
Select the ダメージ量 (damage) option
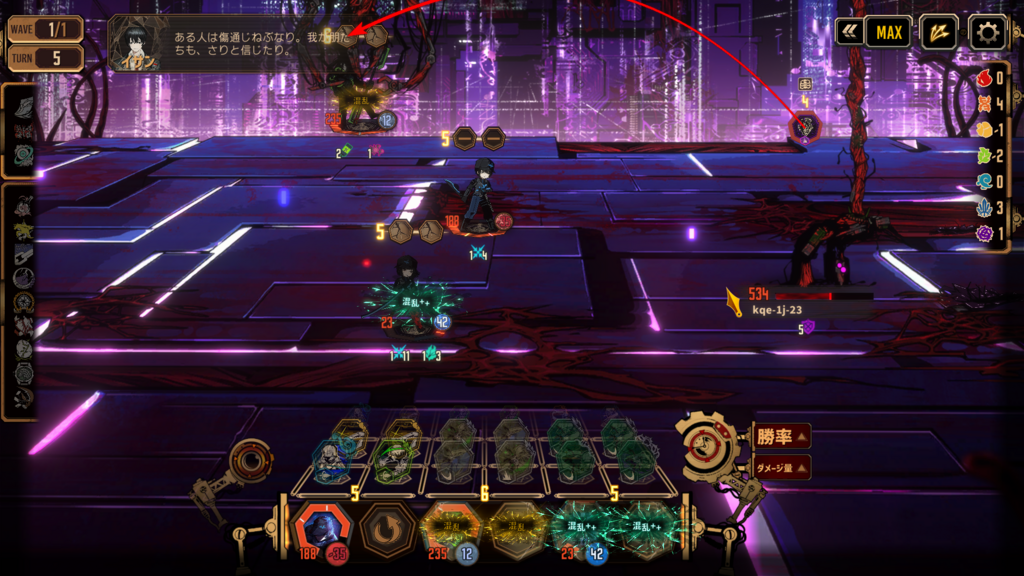781,466
